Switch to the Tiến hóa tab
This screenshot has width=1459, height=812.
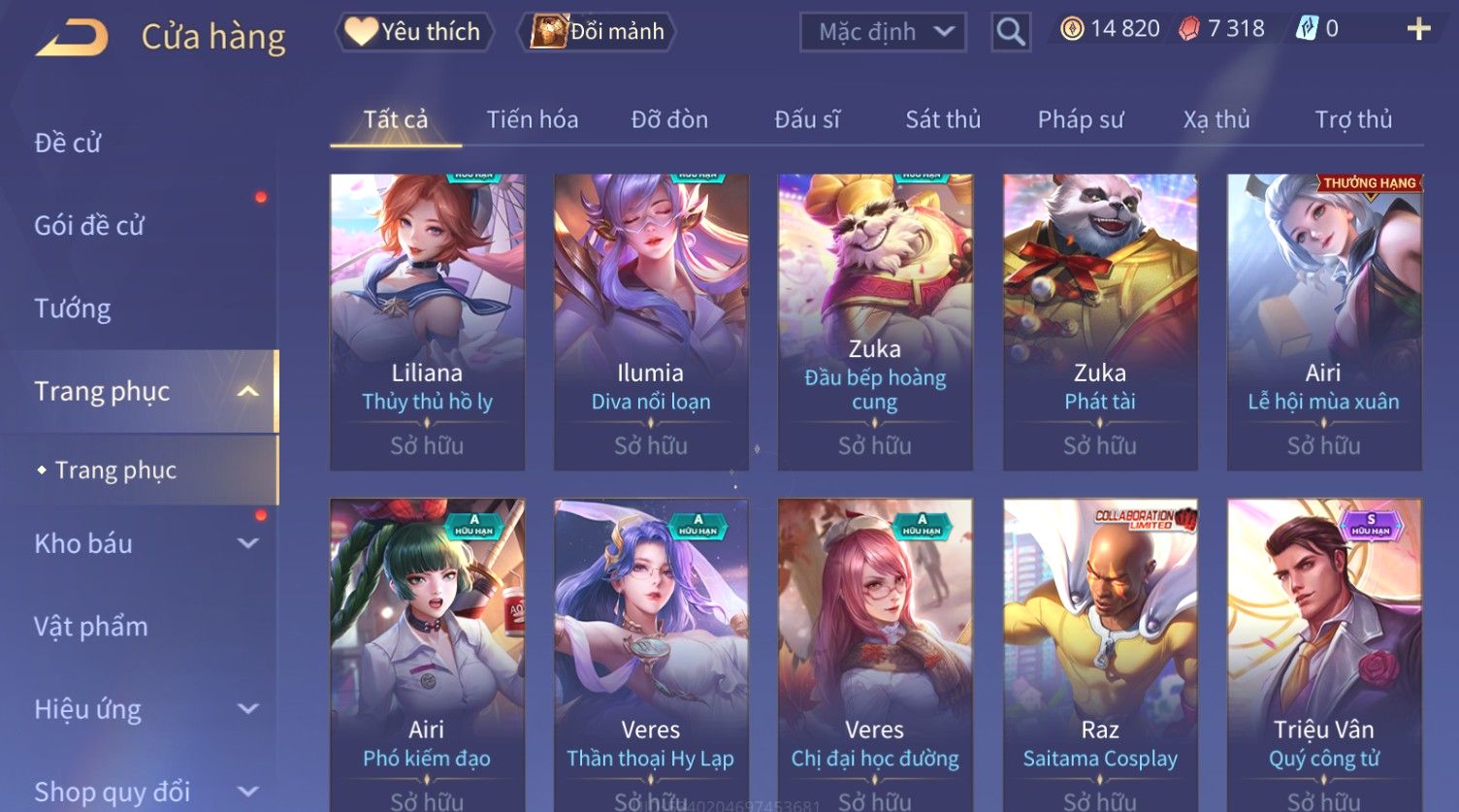532,119
